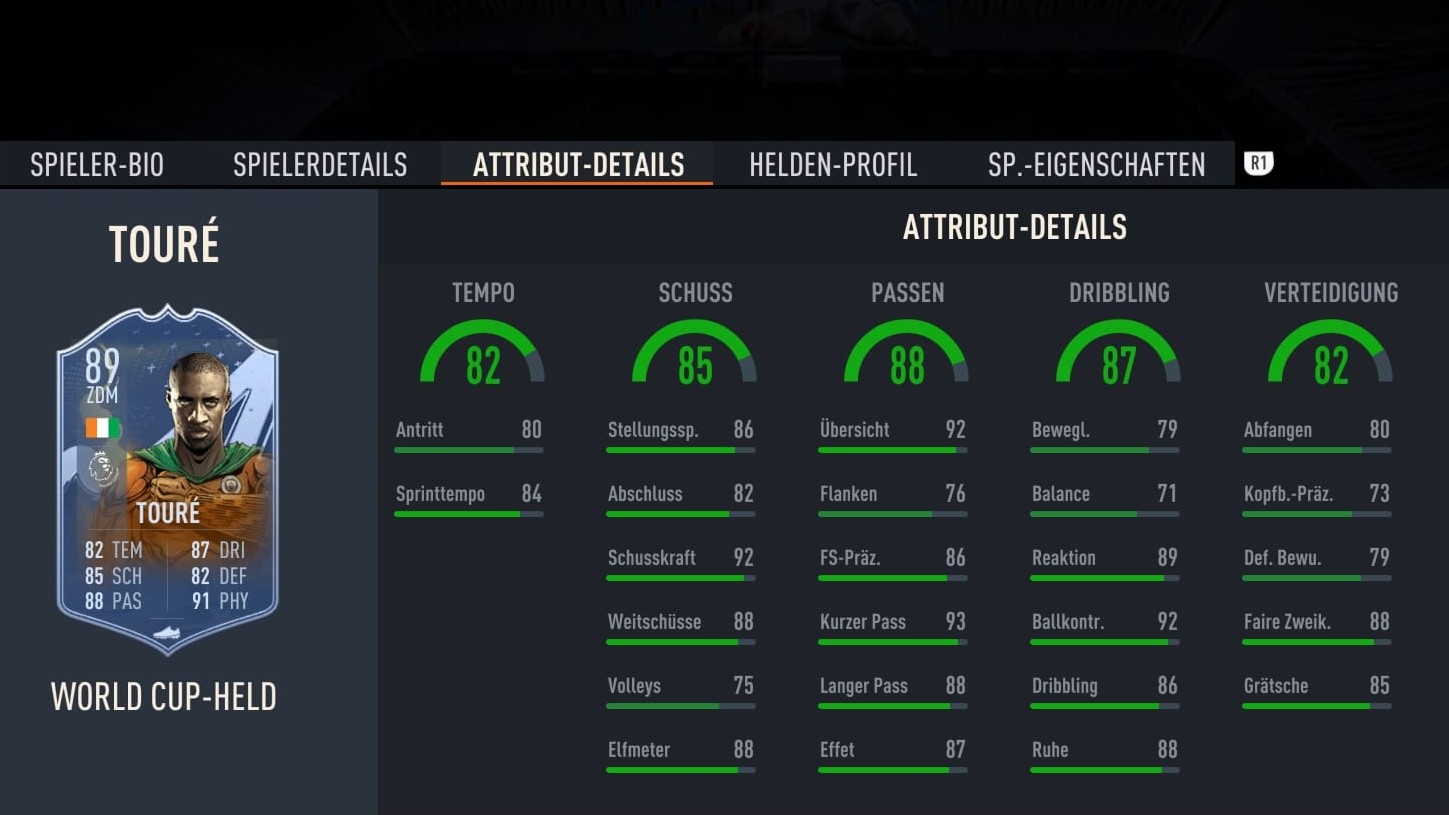Show the Helden-Profil tab
Screen dimensions: 1449x815
click(833, 165)
